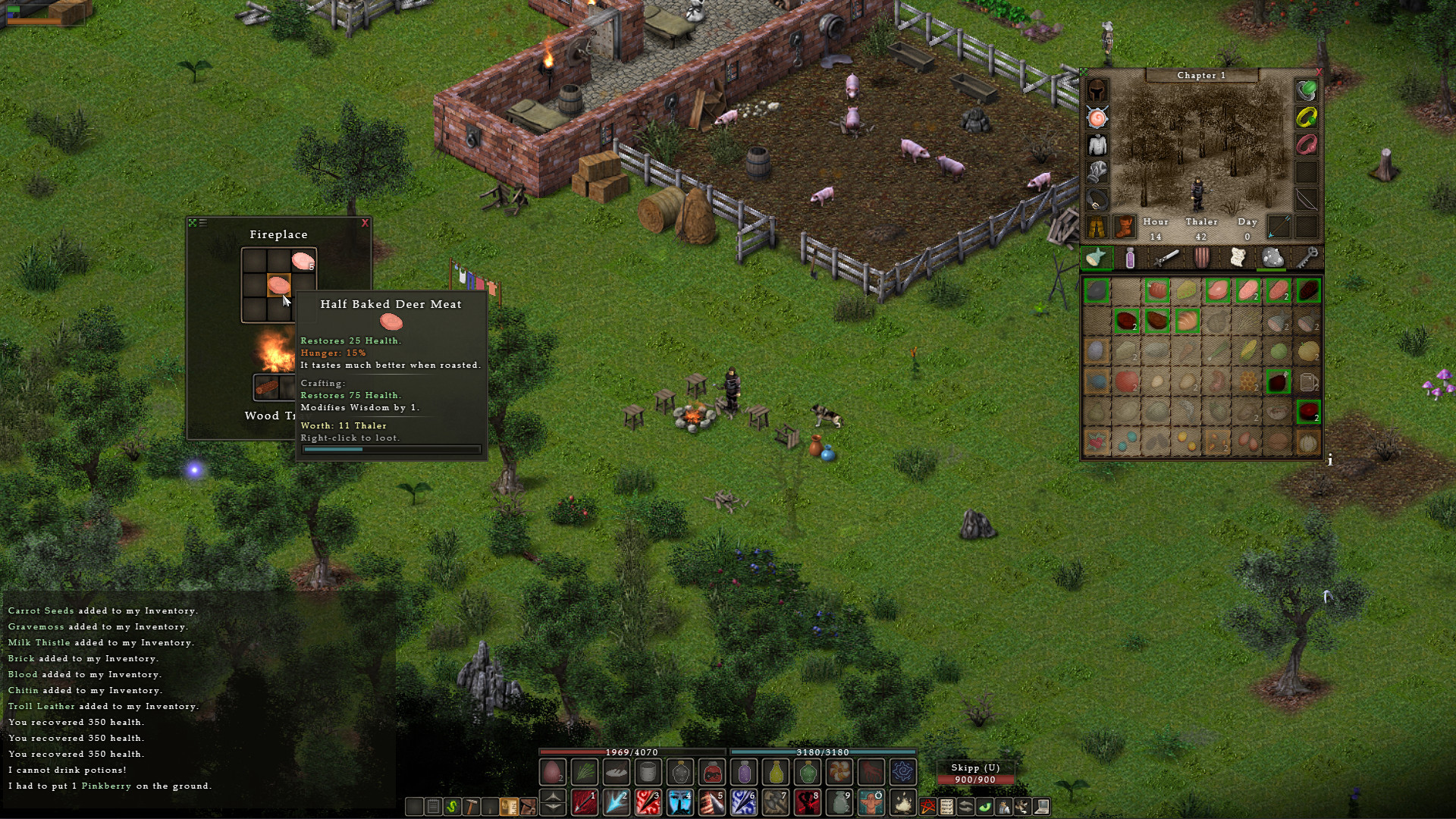Viewport: 1456px width, 819px height.
Task: Close the inventory panel
Action: click(x=1319, y=72)
